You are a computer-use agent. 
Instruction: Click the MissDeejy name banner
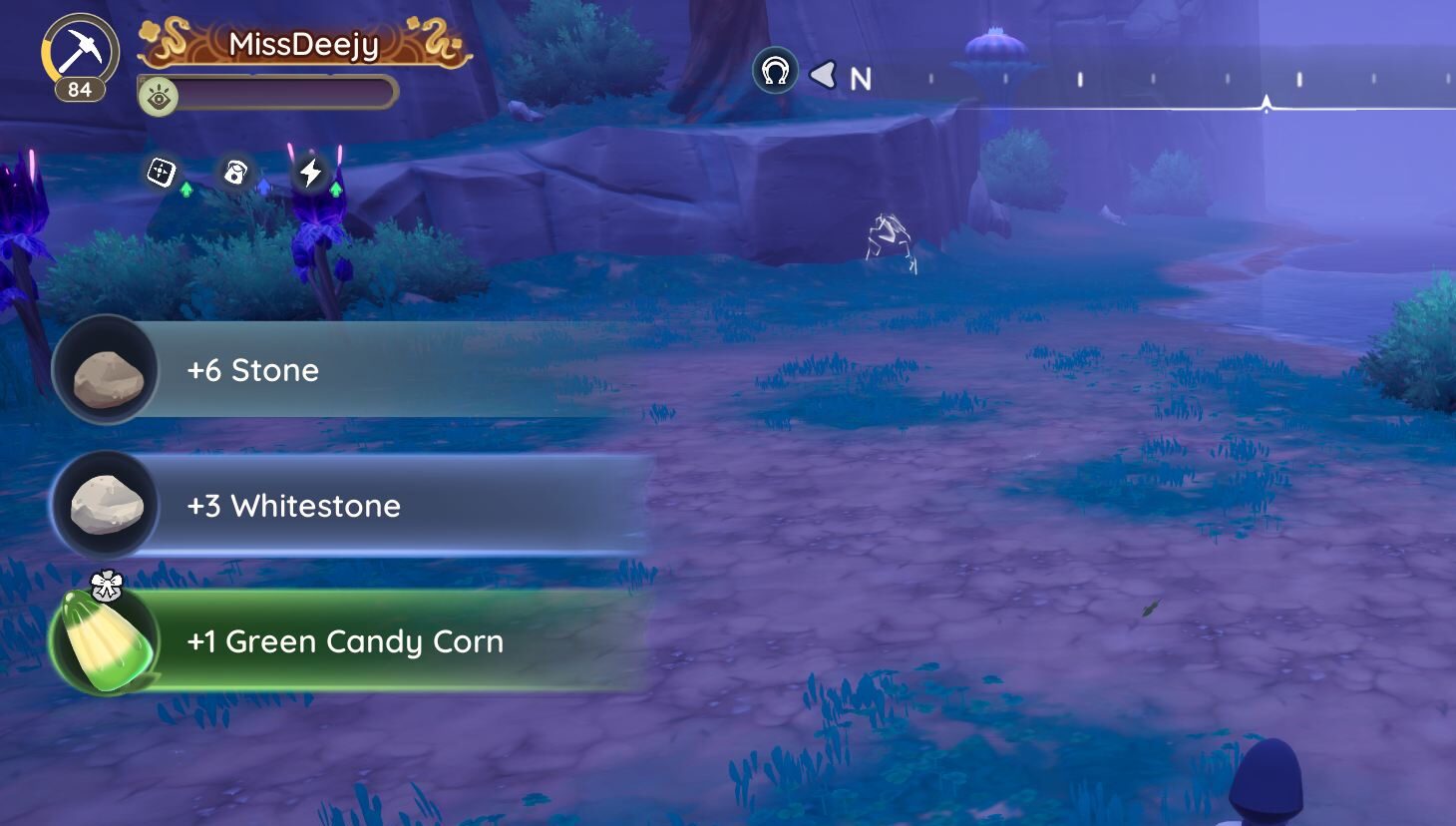coord(304,45)
